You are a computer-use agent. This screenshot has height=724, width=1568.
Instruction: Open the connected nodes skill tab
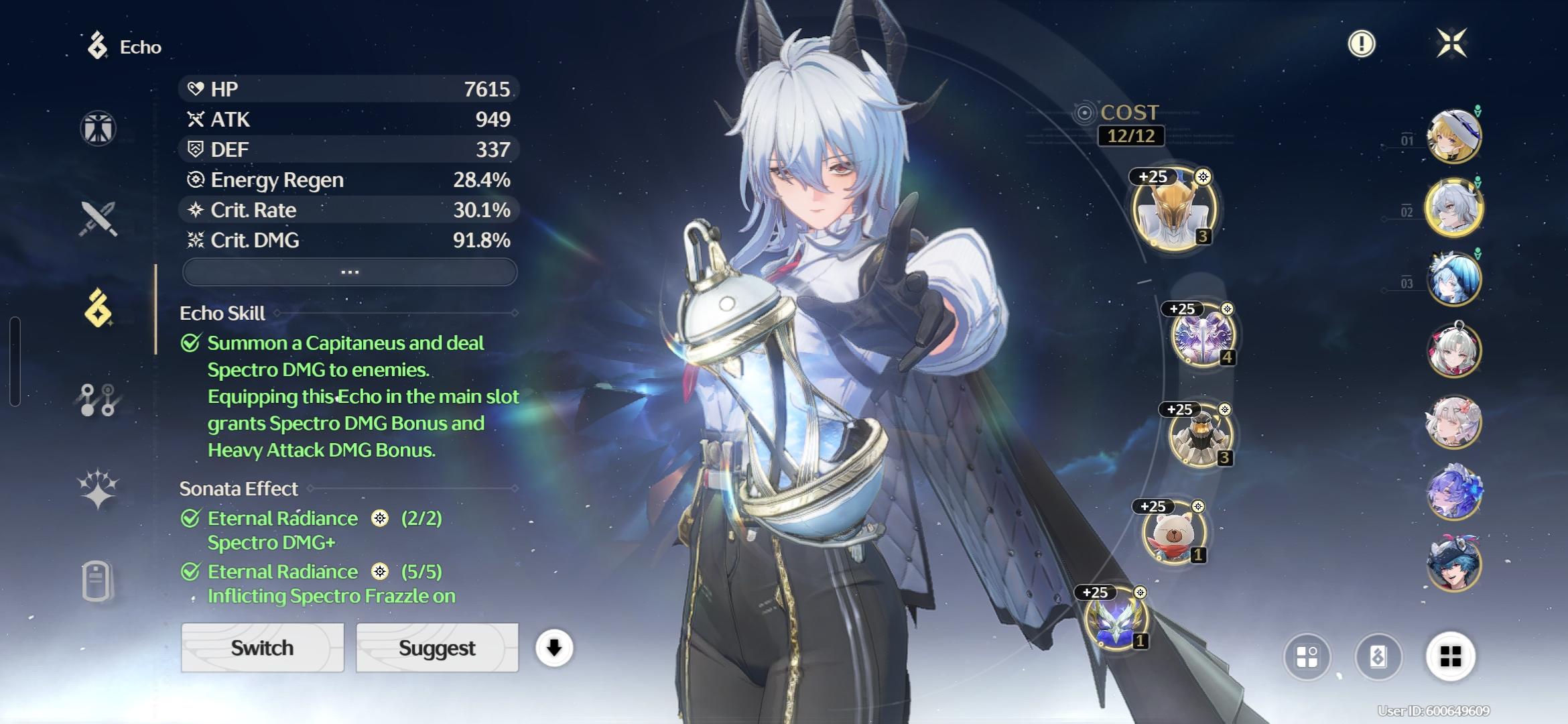[99, 400]
